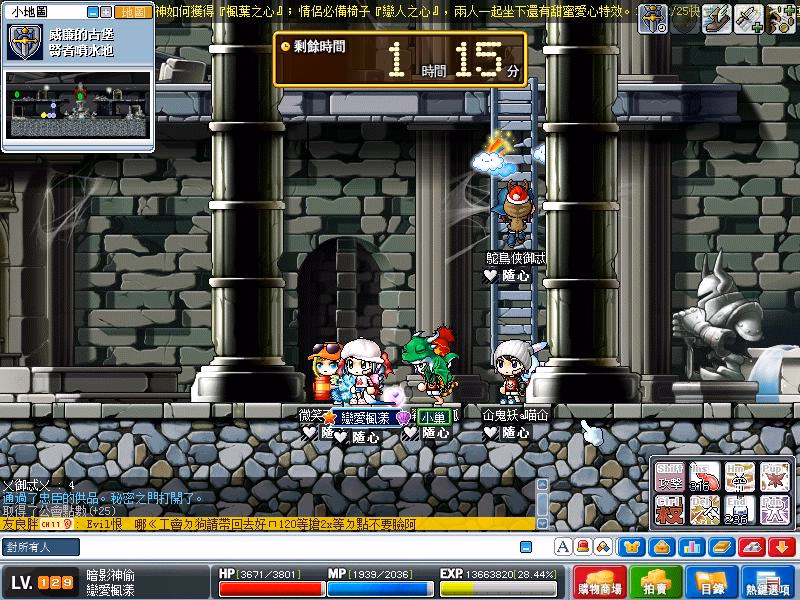Open the 目錄 menu
800x600 pixels.
tap(711, 582)
